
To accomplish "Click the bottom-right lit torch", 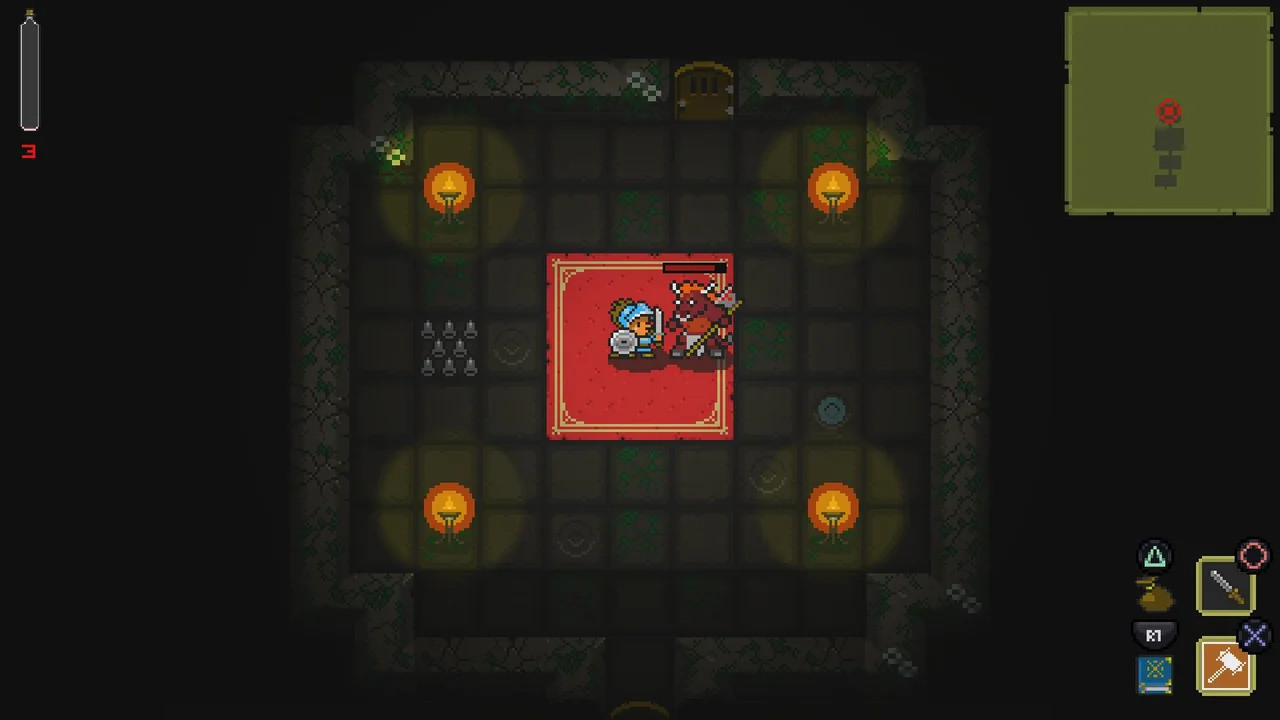I will tap(833, 510).
